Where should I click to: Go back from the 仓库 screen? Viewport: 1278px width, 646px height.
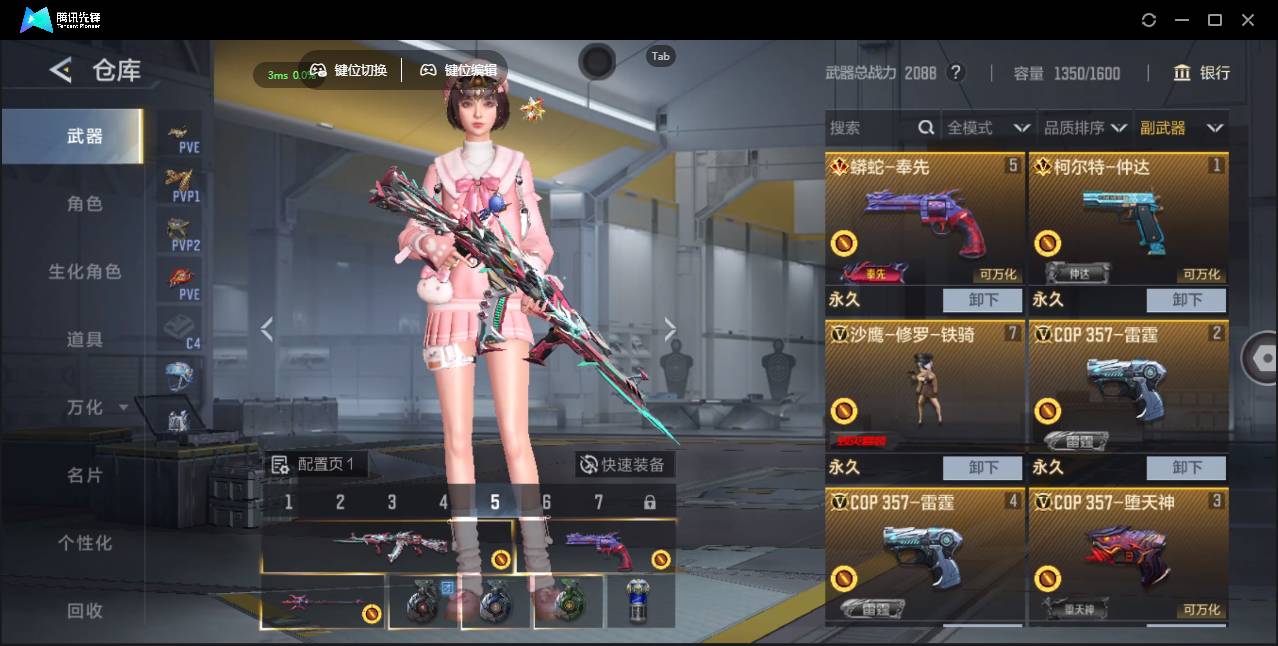click(x=61, y=70)
